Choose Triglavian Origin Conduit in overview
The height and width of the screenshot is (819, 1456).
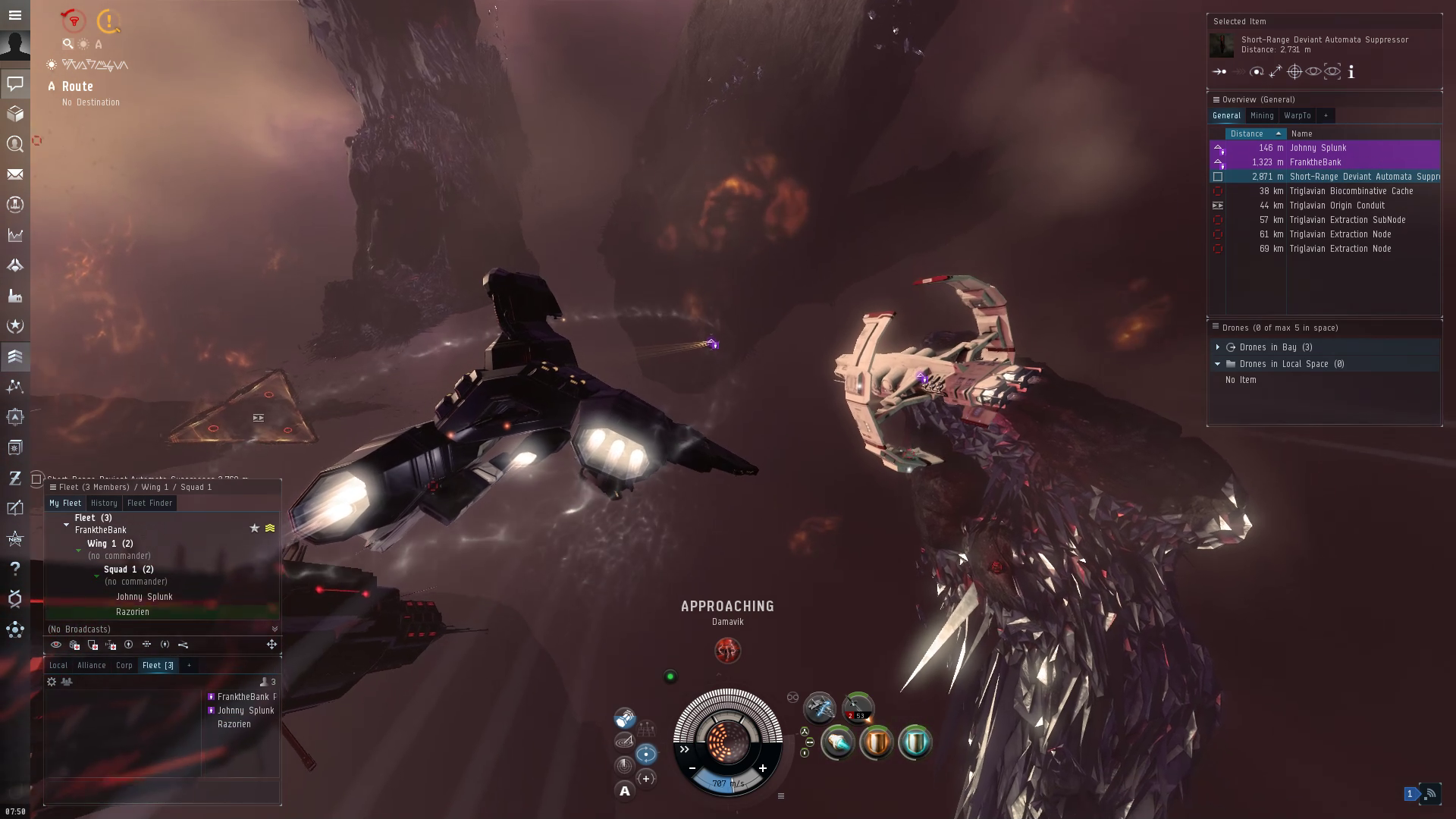[x=1337, y=206]
